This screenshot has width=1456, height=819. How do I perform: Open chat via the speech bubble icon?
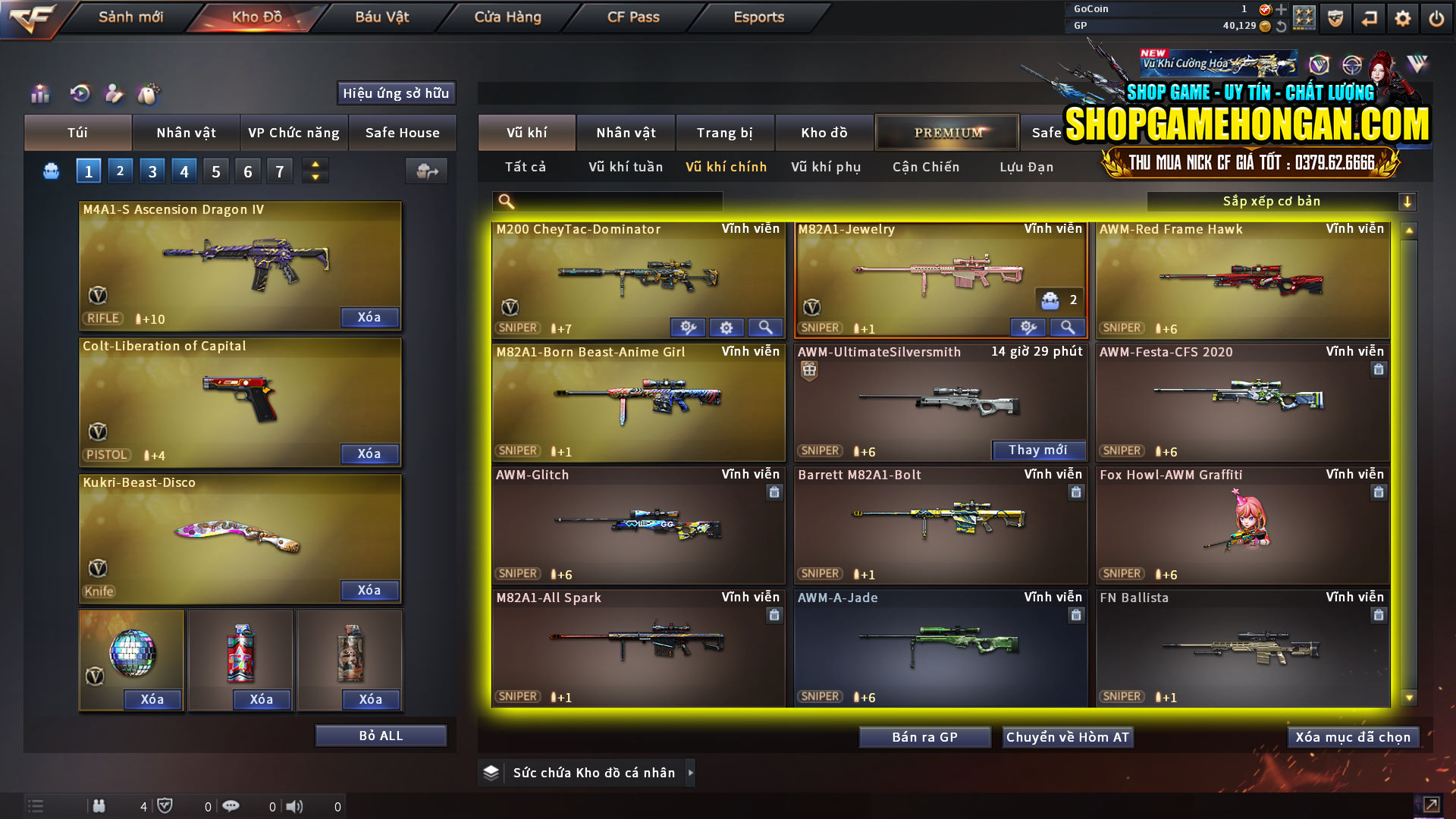[x=231, y=806]
